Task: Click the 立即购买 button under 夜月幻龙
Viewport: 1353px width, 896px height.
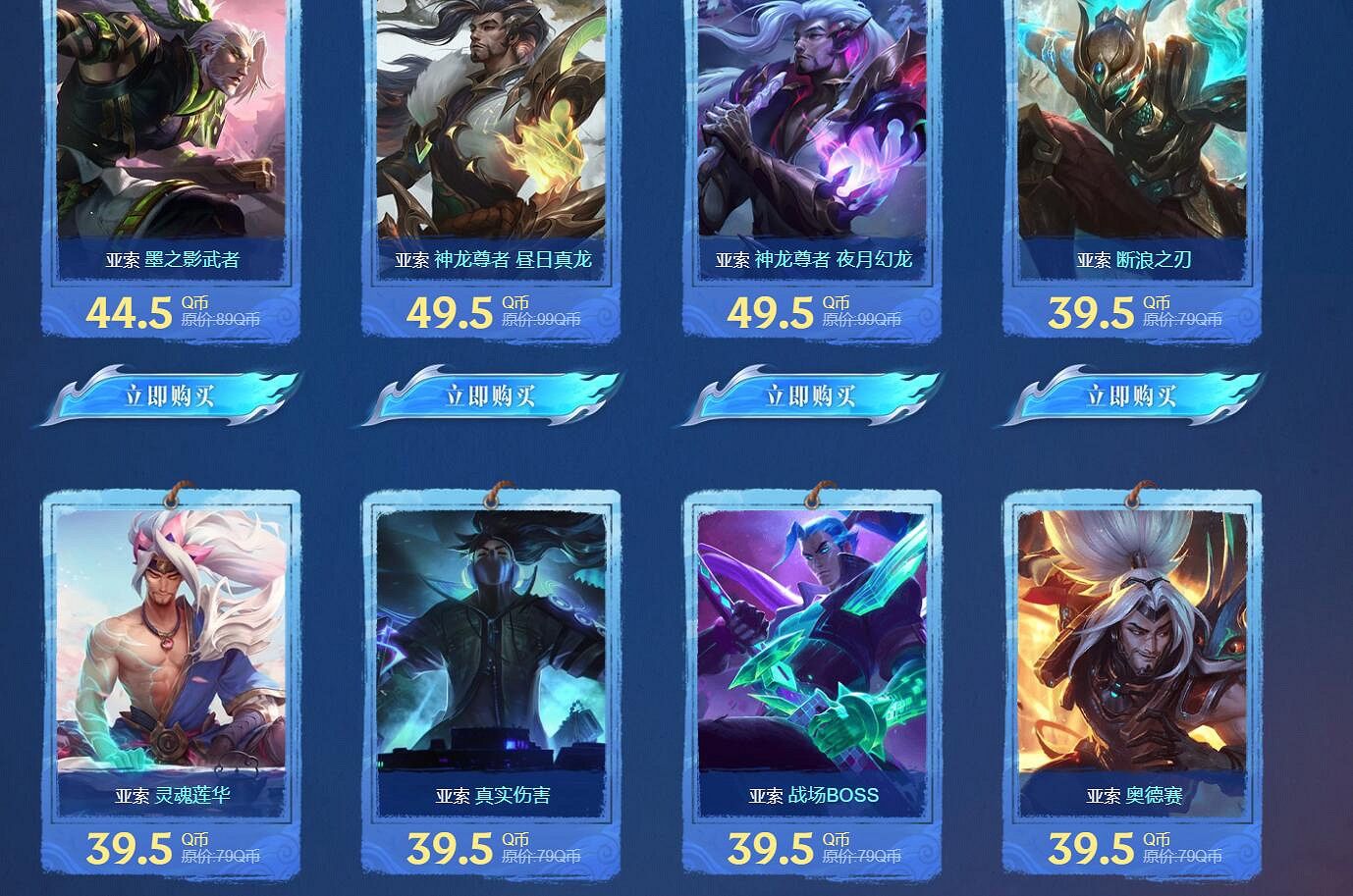Action: click(811, 395)
